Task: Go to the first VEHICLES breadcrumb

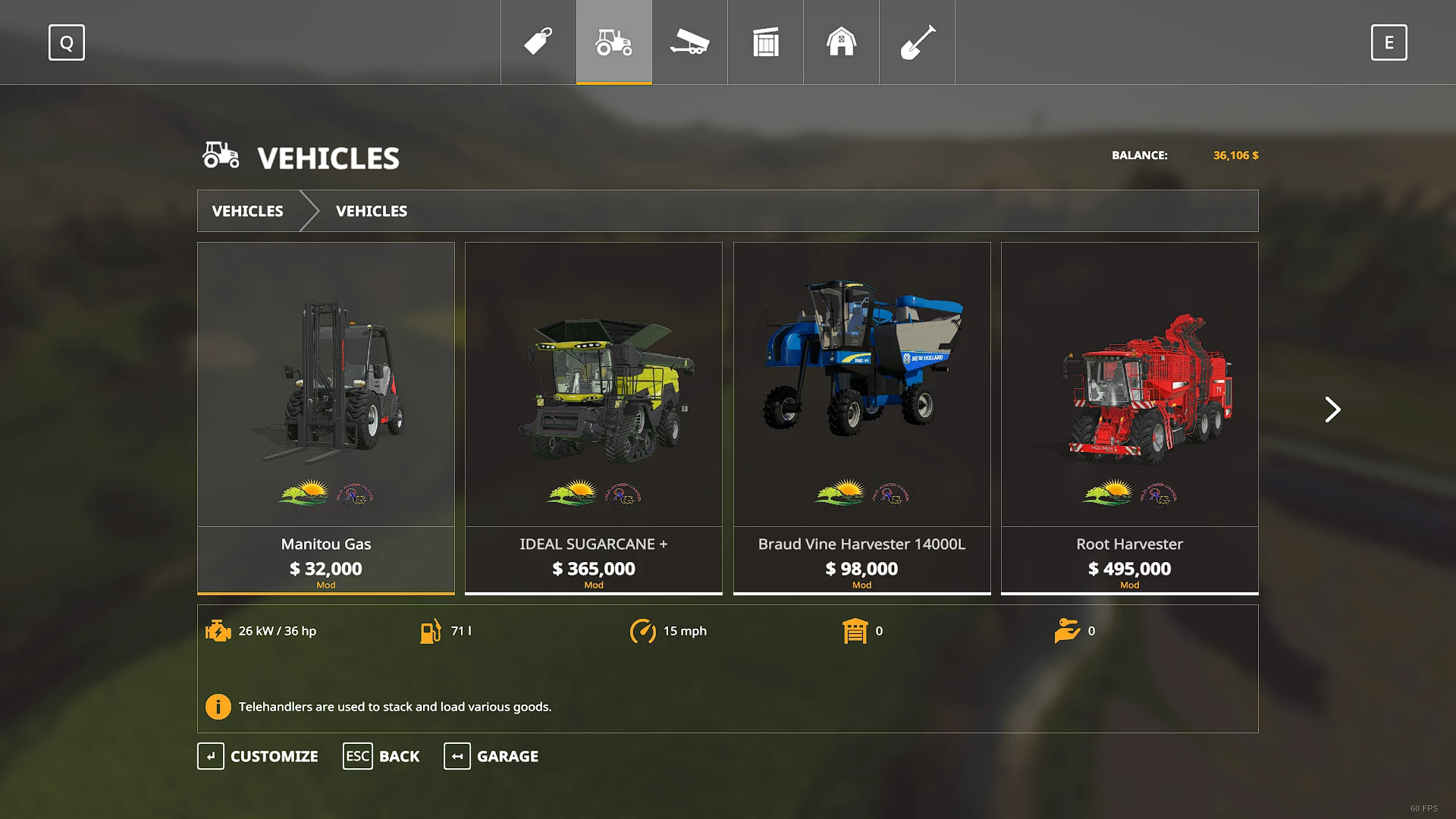Action: tap(248, 211)
